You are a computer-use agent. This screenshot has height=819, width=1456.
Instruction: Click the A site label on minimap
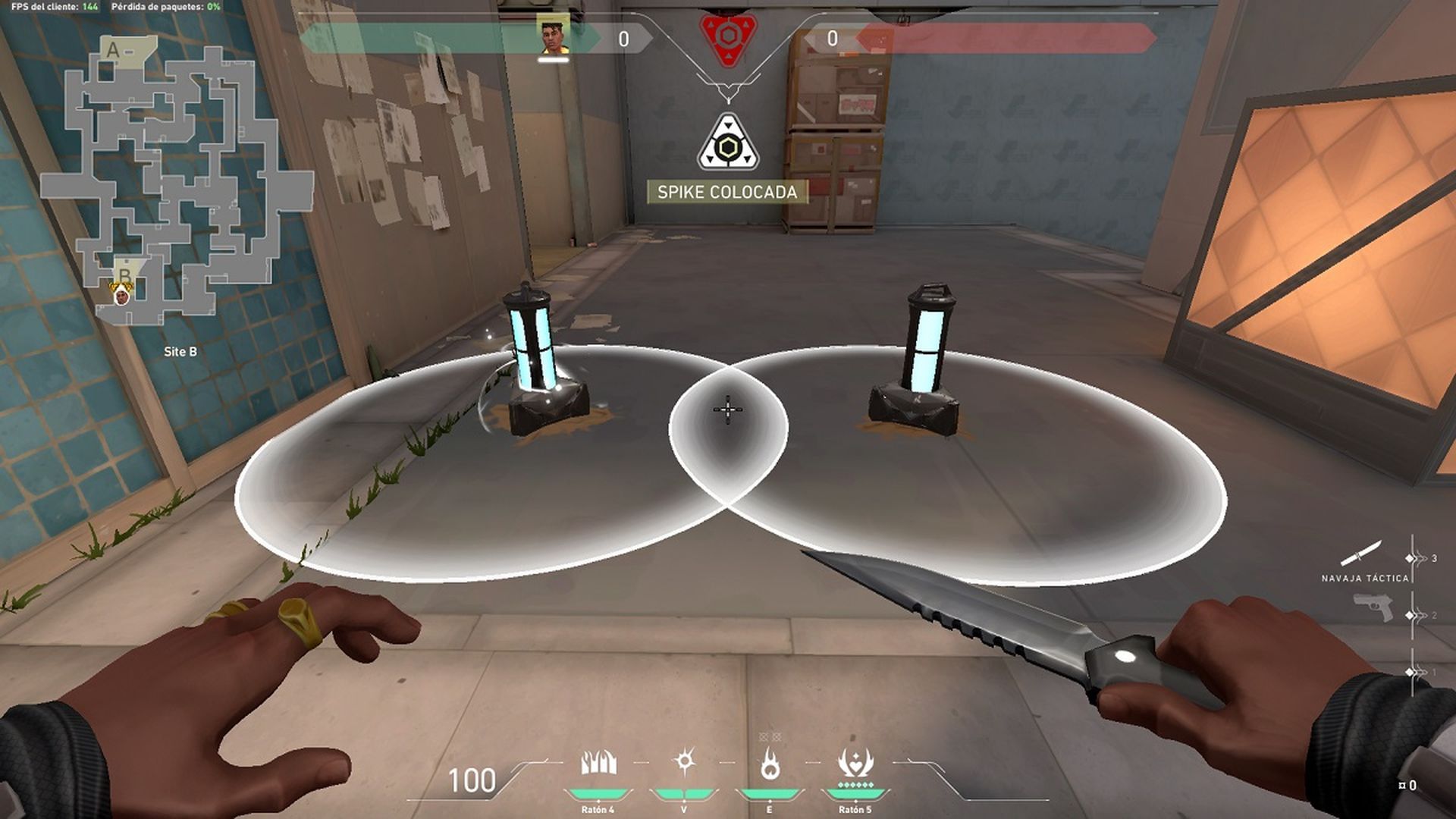114,51
